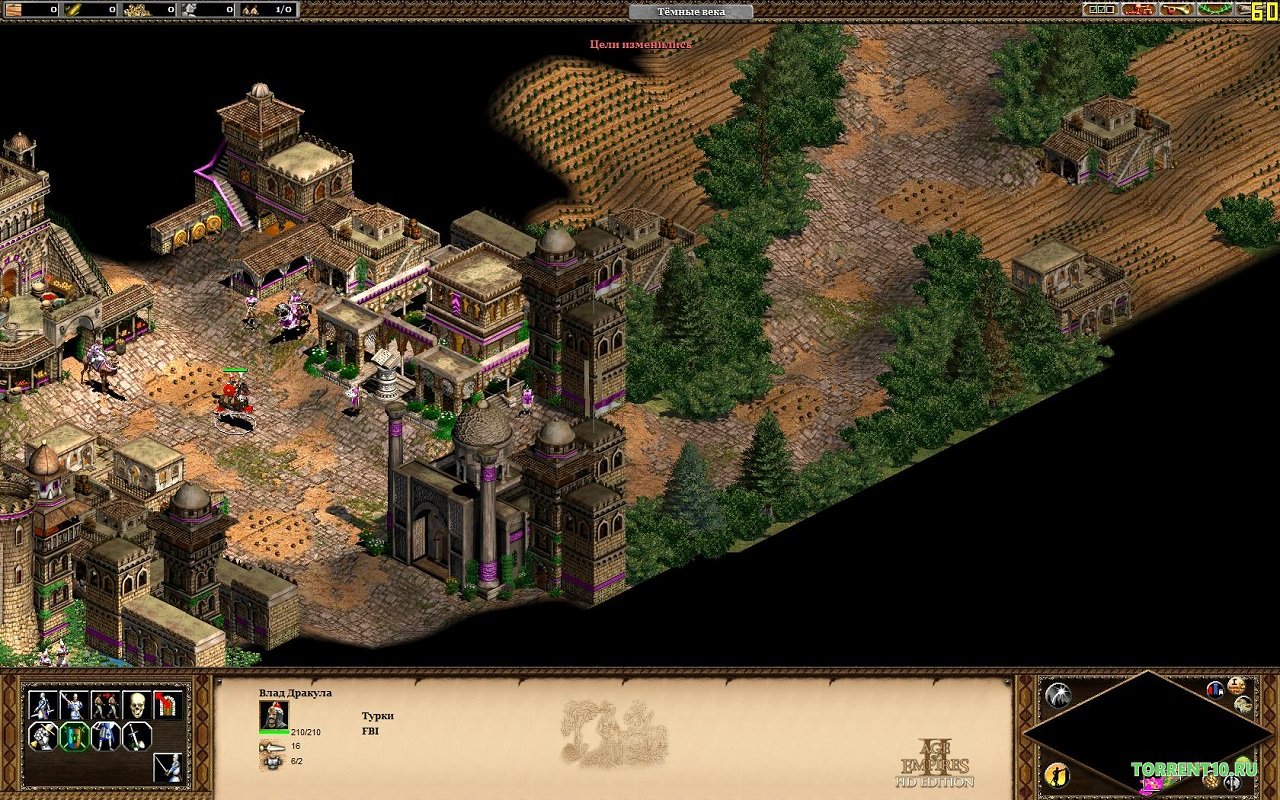Click the idle villager button beside minimap
Image resolution: width=1280 pixels, height=800 pixels.
click(1057, 775)
